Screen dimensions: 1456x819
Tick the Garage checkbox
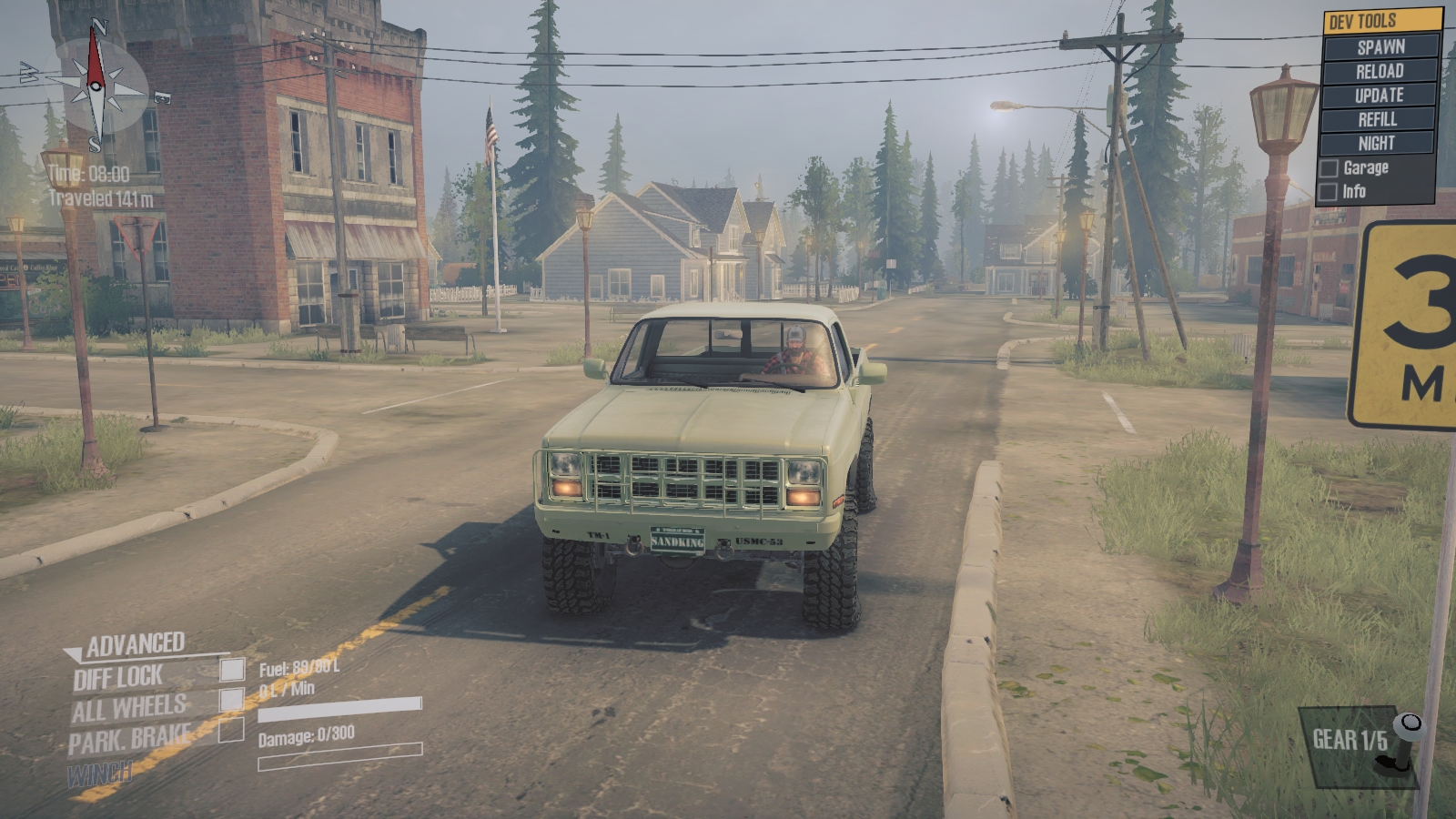pos(1330,168)
